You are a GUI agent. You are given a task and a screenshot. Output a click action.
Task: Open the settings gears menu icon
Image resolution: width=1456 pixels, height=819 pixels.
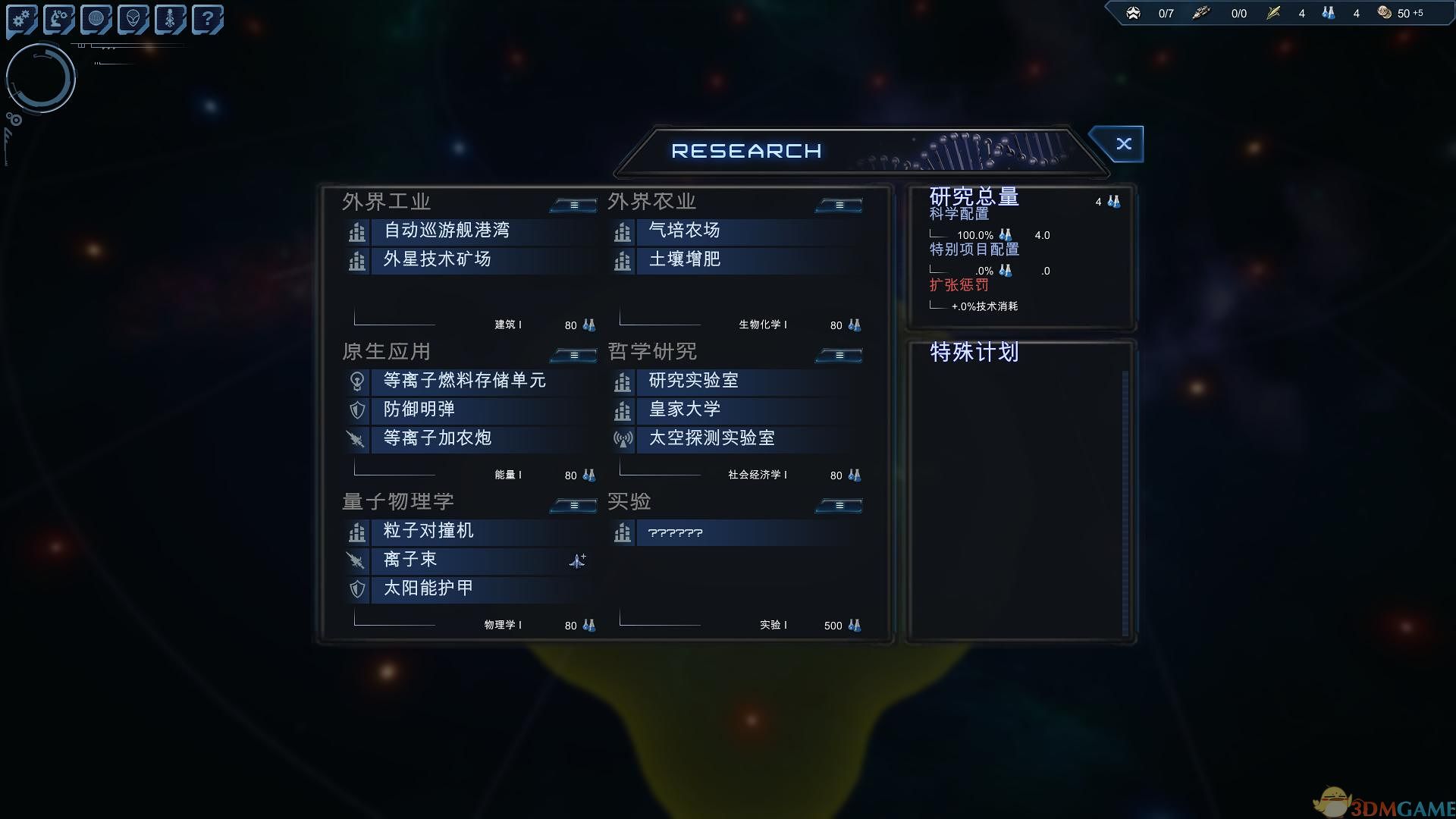pos(20,18)
